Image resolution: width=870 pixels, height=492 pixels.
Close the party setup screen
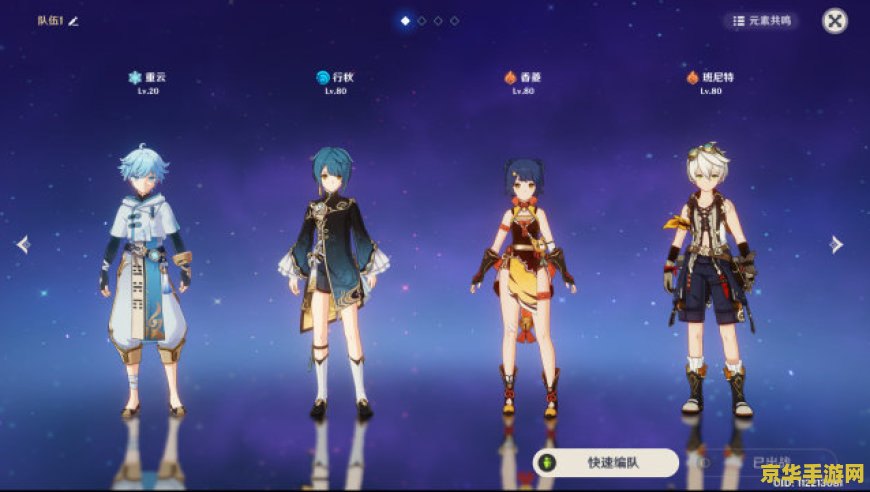(x=834, y=20)
